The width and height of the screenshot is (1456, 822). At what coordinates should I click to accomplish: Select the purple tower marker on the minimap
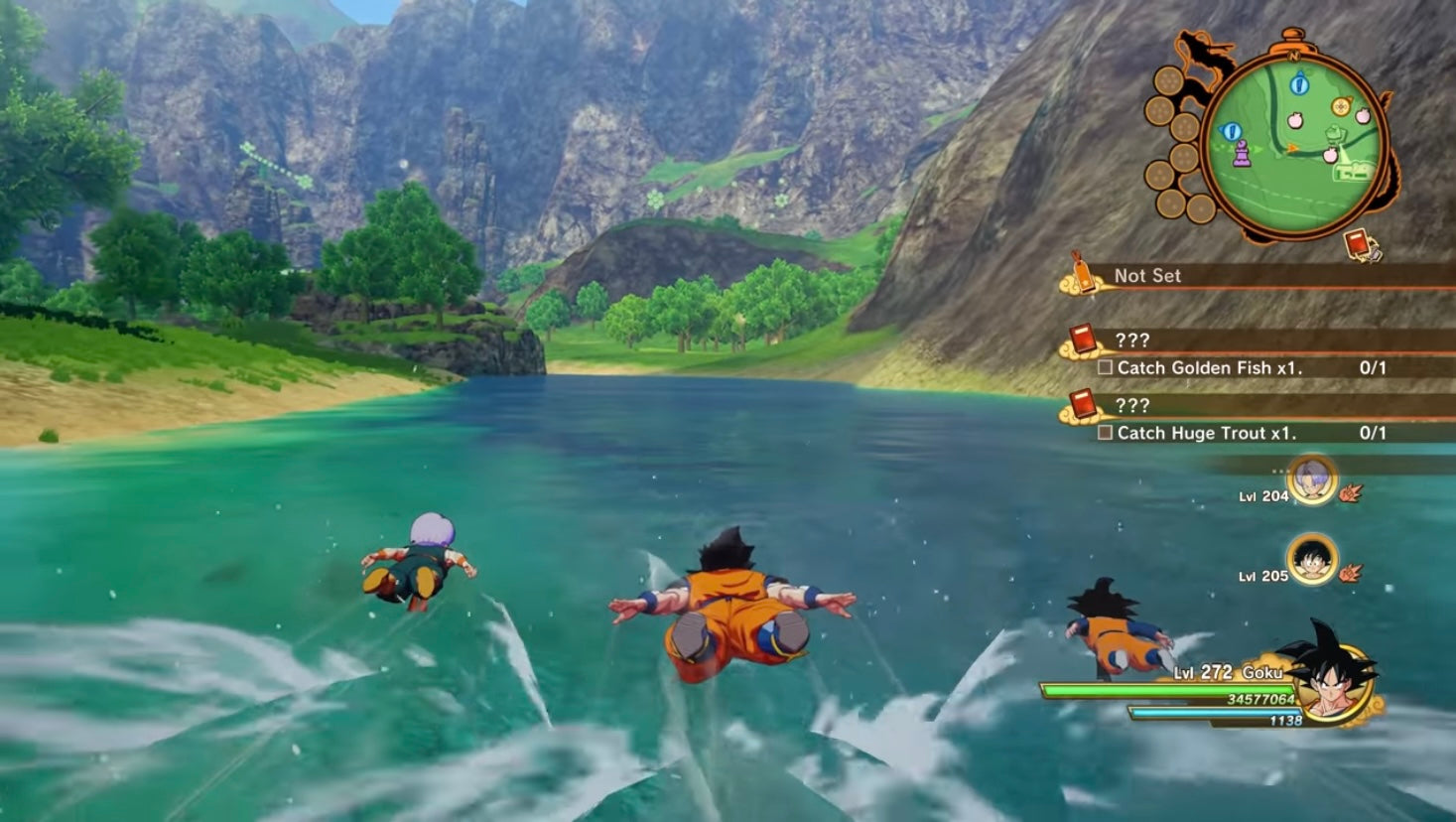click(1243, 154)
